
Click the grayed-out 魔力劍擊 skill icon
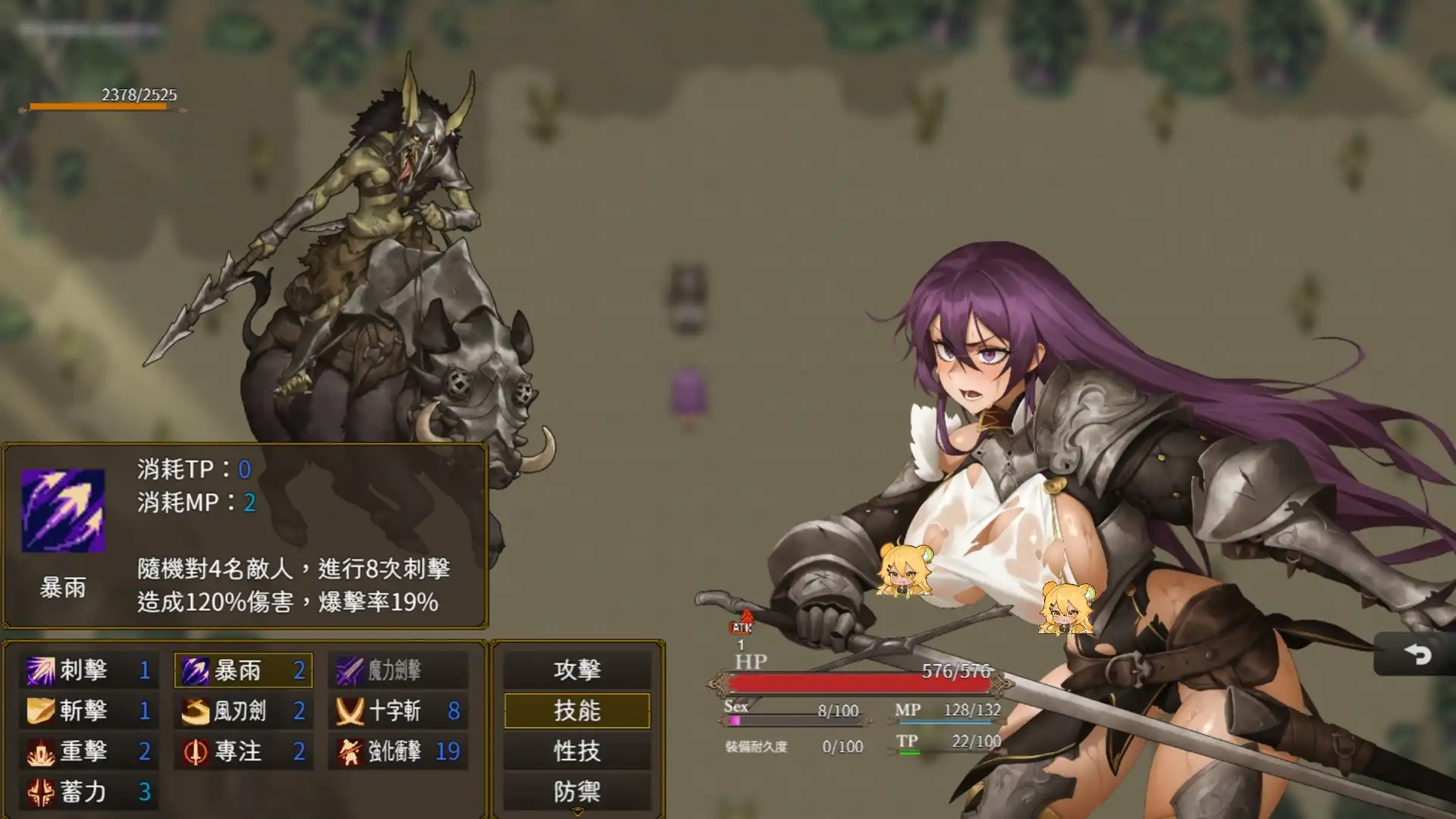[350, 670]
